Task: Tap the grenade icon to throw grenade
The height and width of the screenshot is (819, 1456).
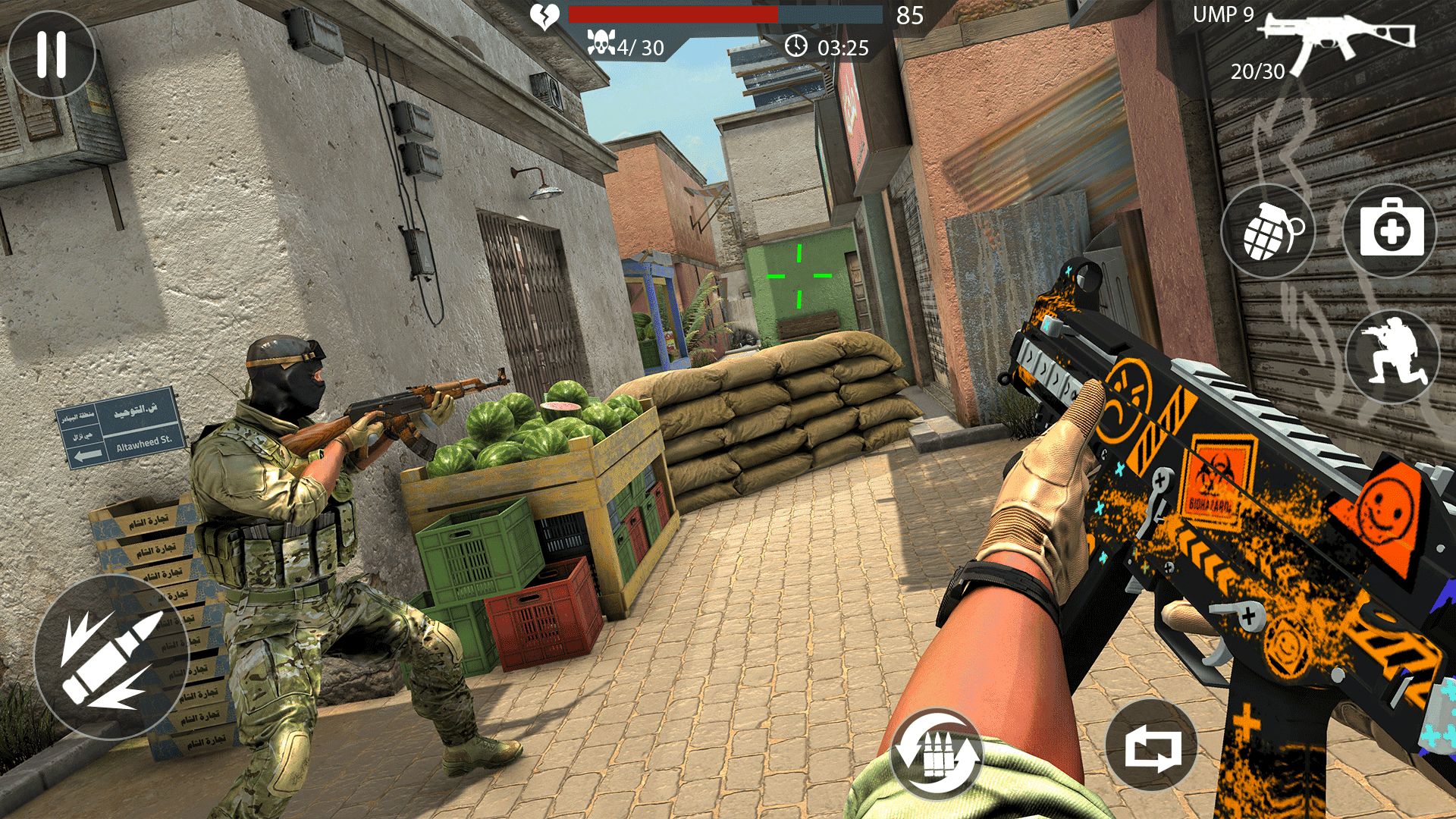Action: tap(1267, 230)
